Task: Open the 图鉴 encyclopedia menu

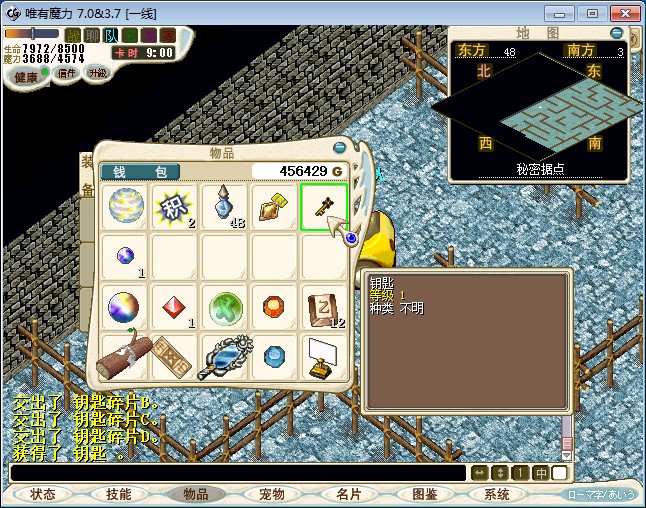Action: coord(424,494)
